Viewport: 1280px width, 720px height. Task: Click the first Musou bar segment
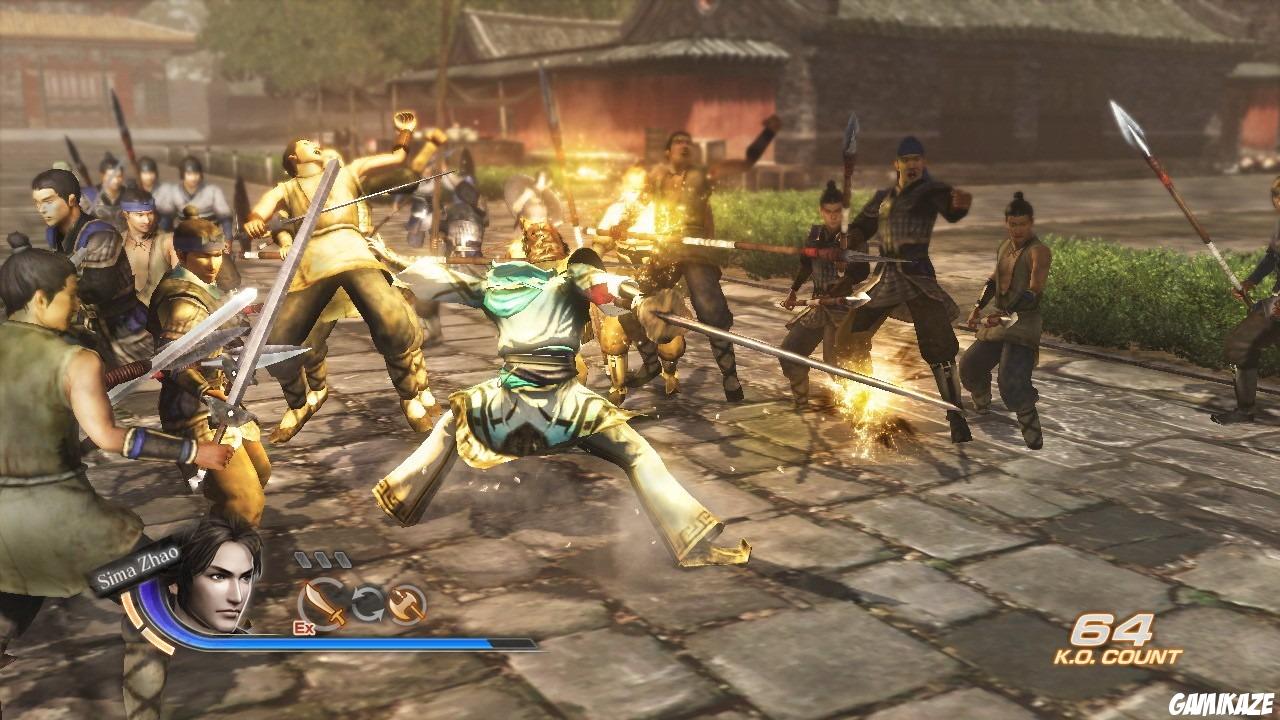(x=304, y=559)
